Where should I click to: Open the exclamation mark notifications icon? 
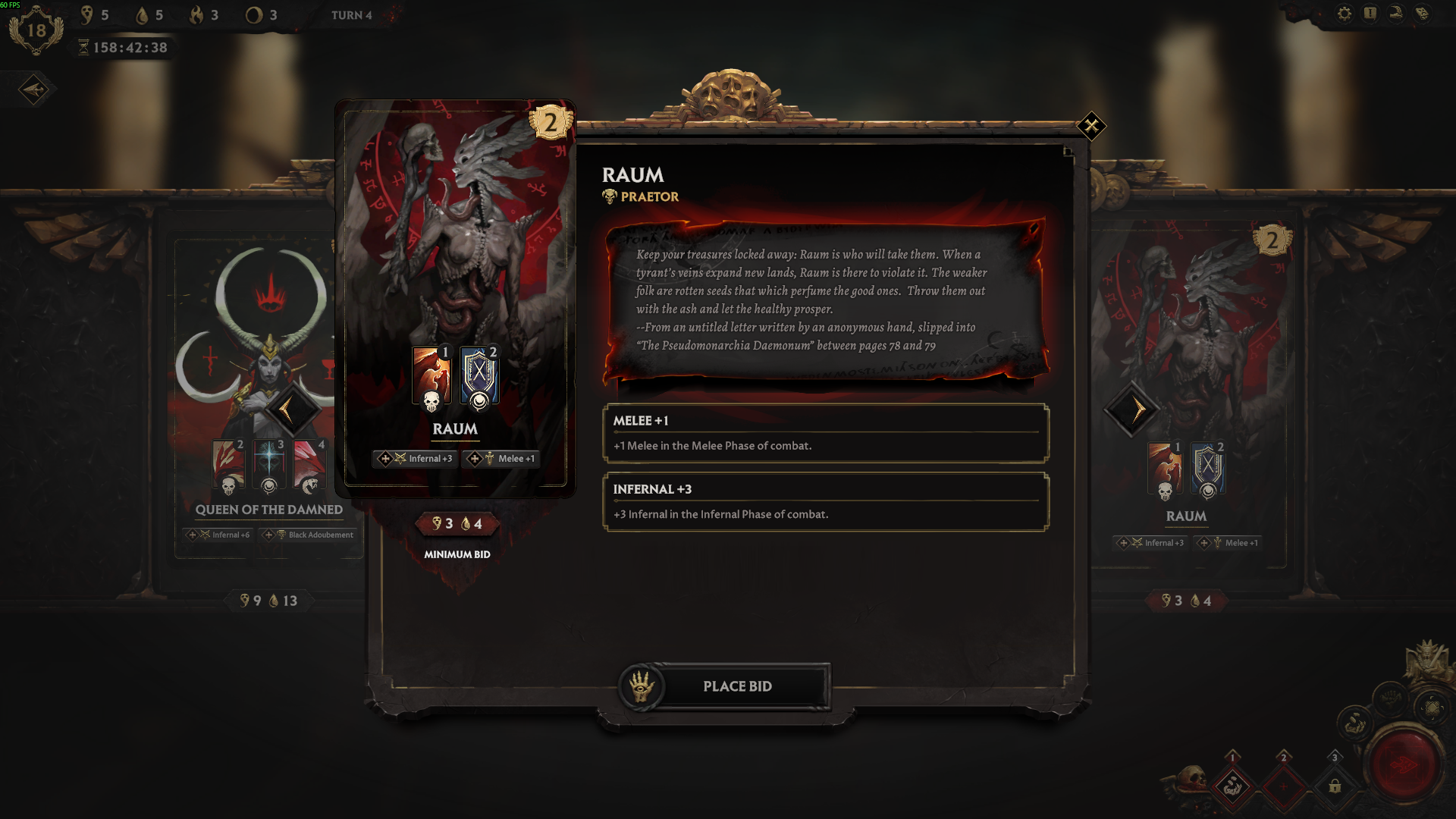pyautogui.click(x=1370, y=14)
